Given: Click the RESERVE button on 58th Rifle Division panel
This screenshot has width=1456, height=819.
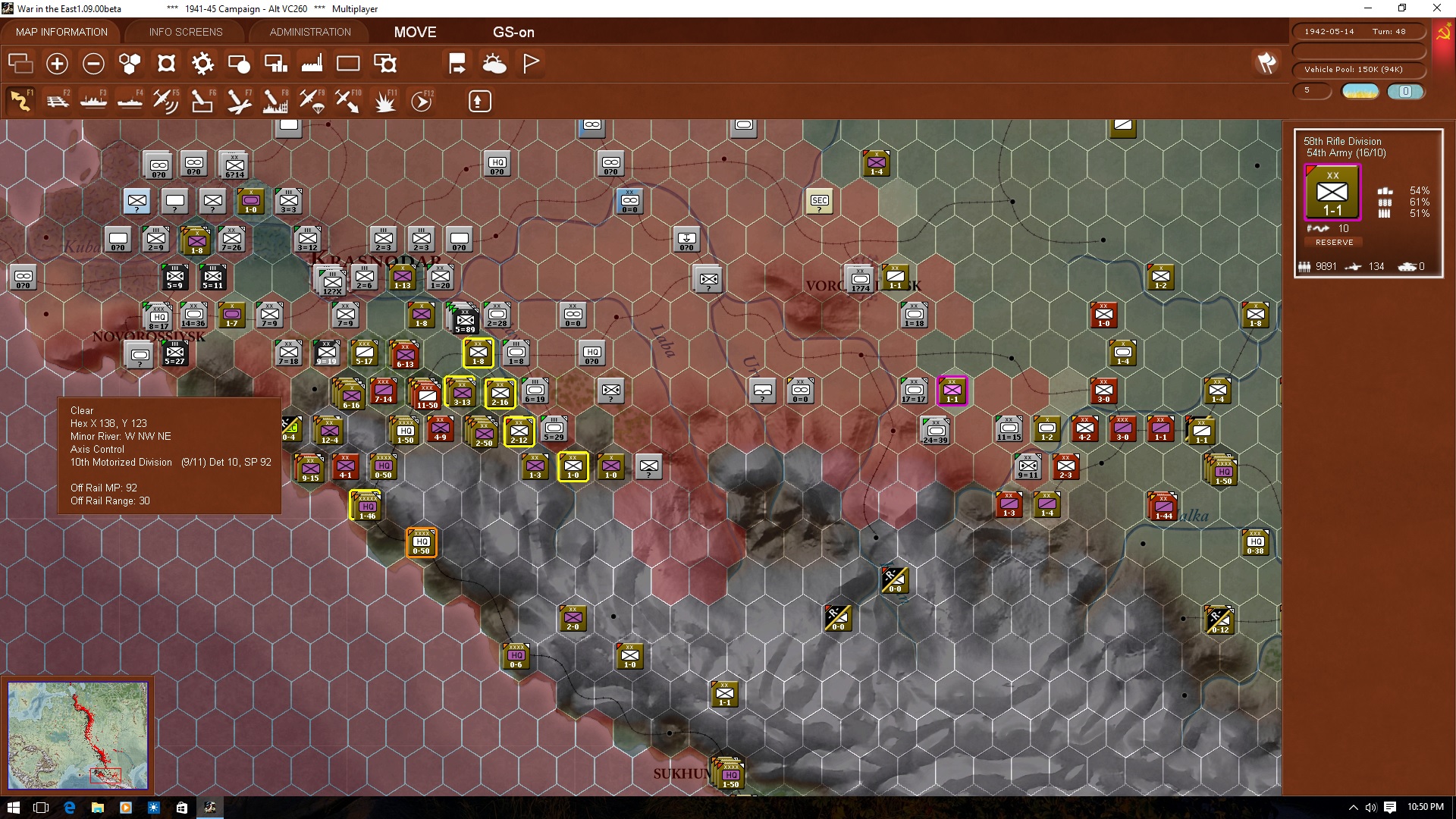Looking at the screenshot, I should click(x=1334, y=242).
